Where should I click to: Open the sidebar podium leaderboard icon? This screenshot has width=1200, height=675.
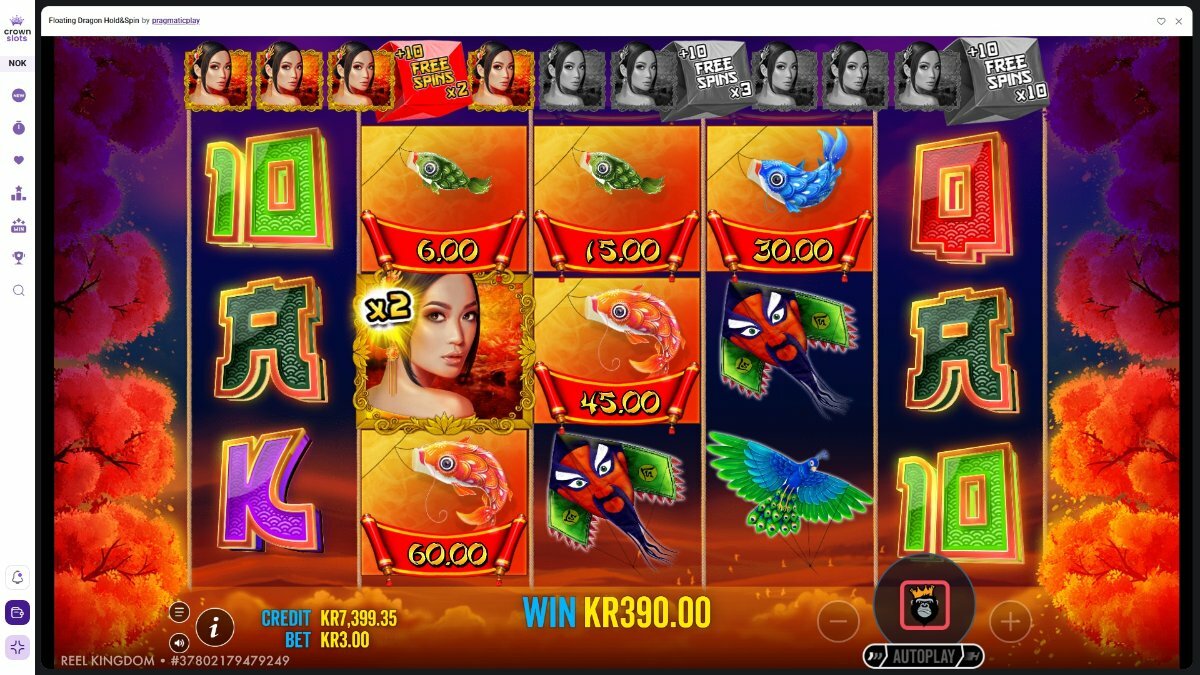pos(18,193)
